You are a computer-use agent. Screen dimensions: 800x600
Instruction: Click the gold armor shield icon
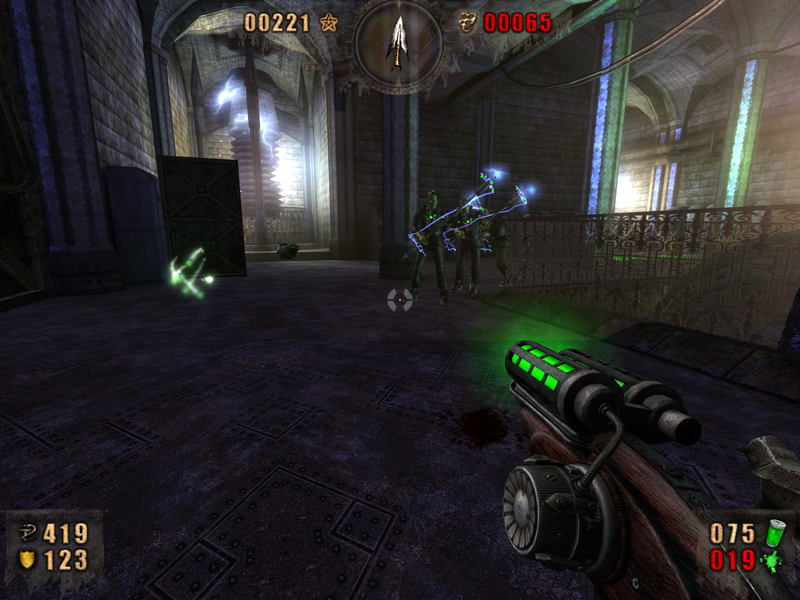pos(27,560)
